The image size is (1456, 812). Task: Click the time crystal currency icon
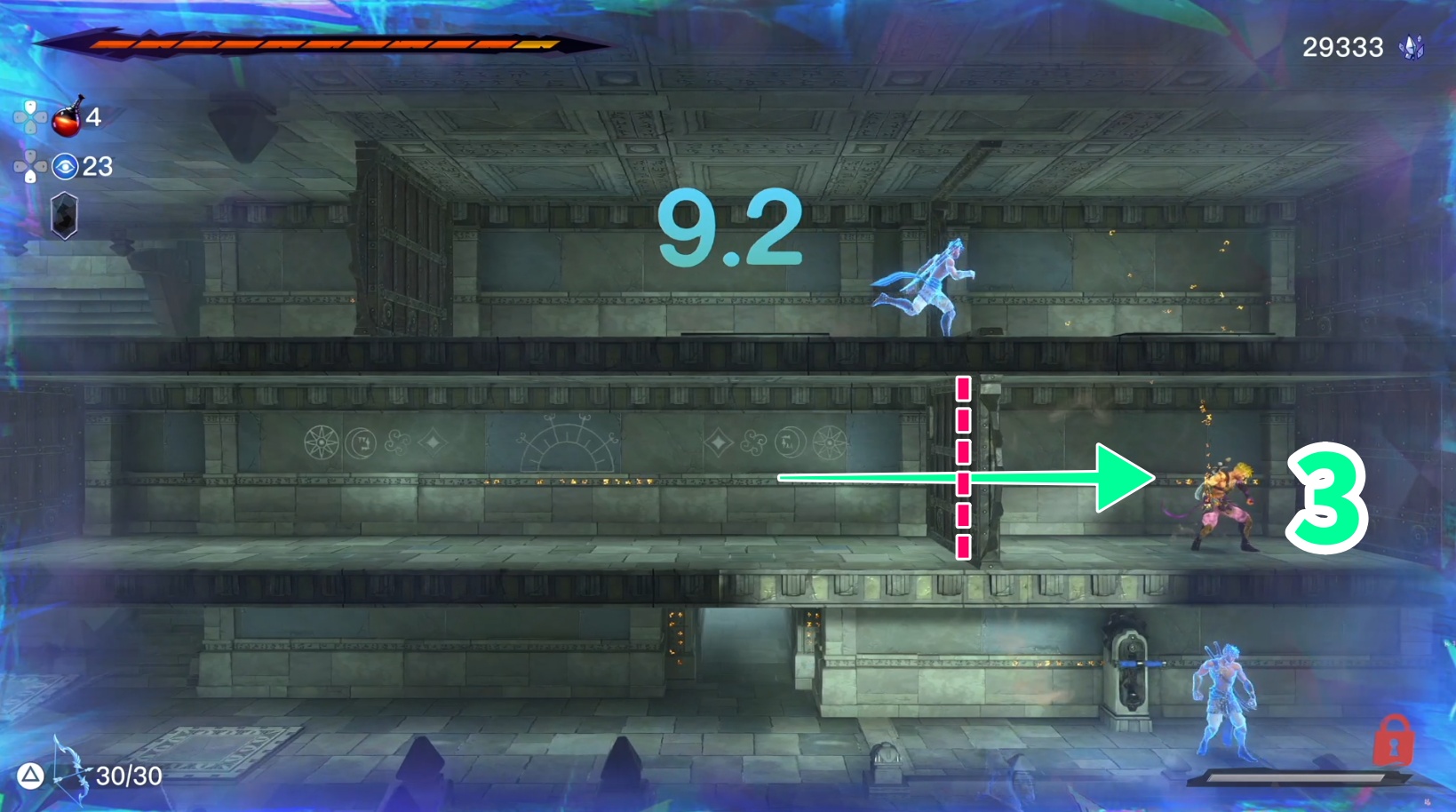pyautogui.click(x=1411, y=47)
